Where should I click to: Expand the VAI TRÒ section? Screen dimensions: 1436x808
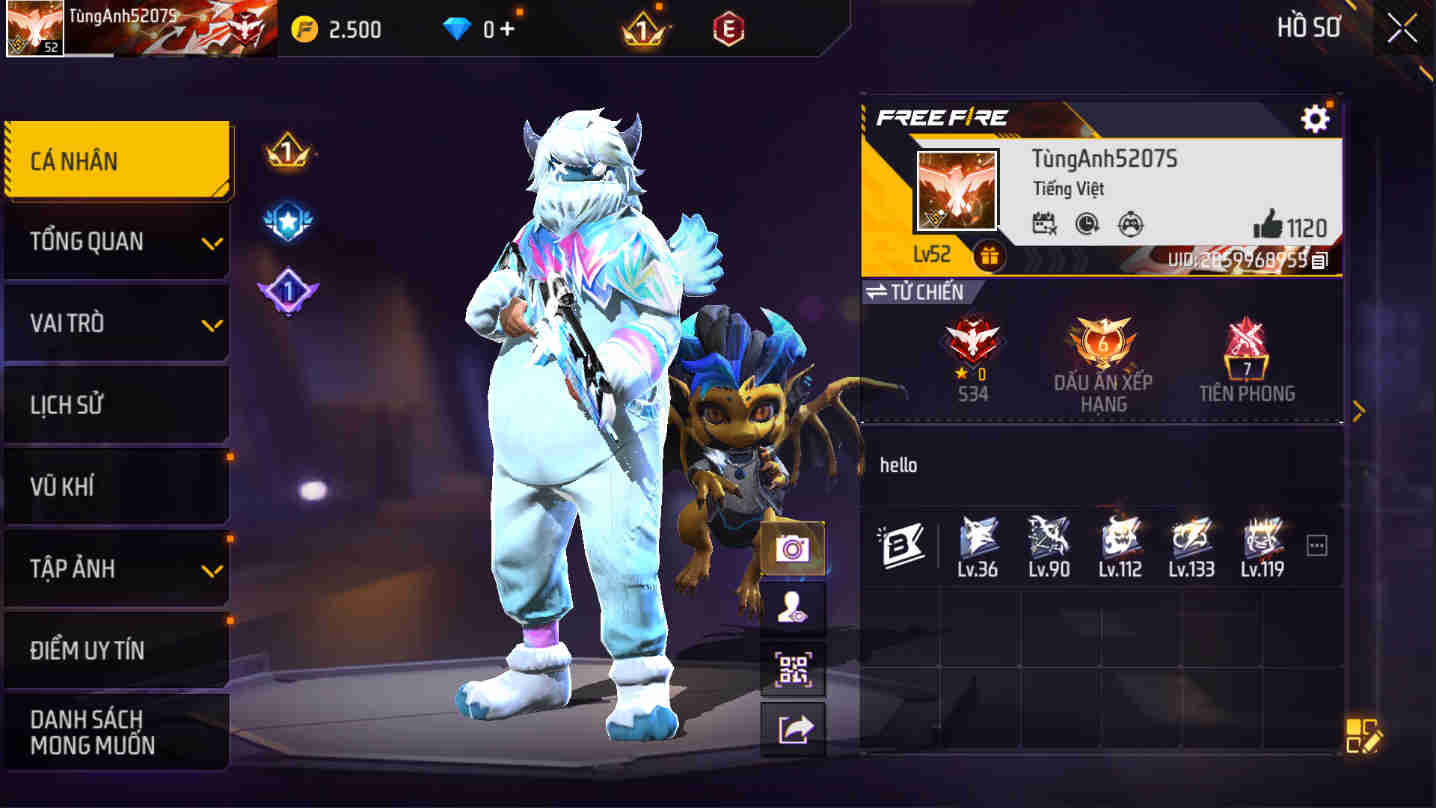pyautogui.click(x=117, y=323)
